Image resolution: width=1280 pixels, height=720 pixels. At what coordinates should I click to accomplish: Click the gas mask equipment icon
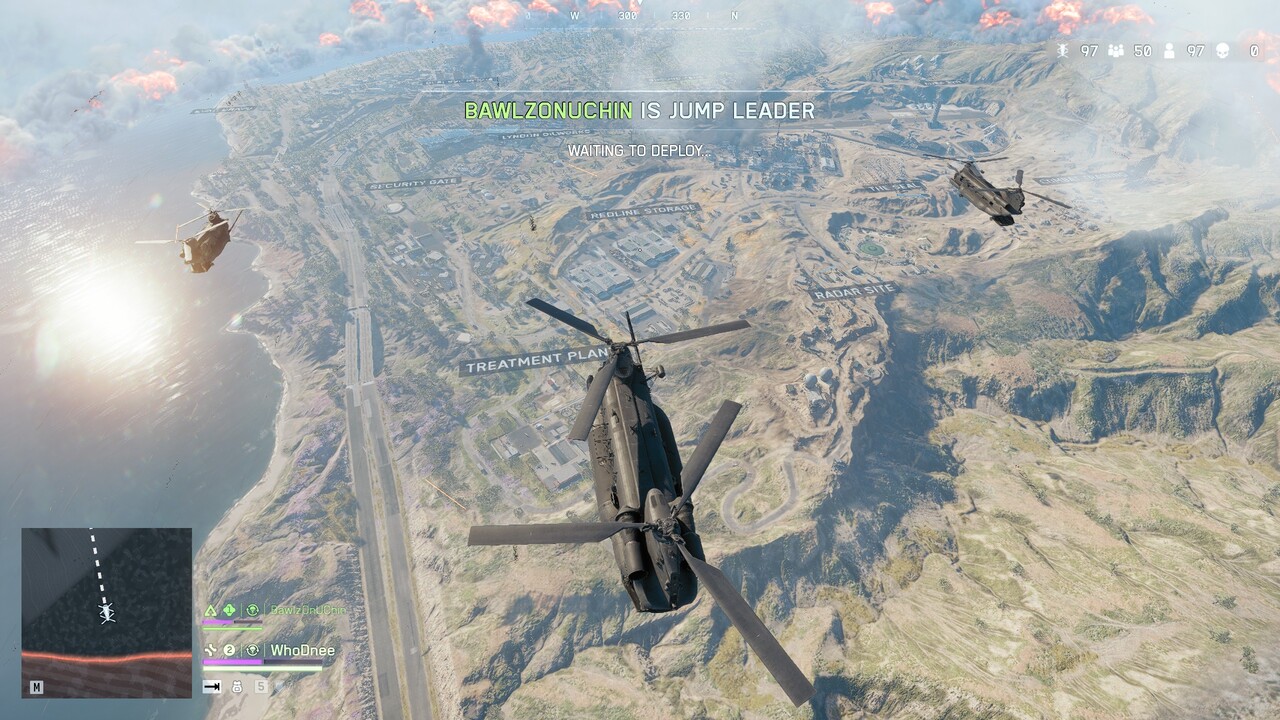[x=237, y=687]
